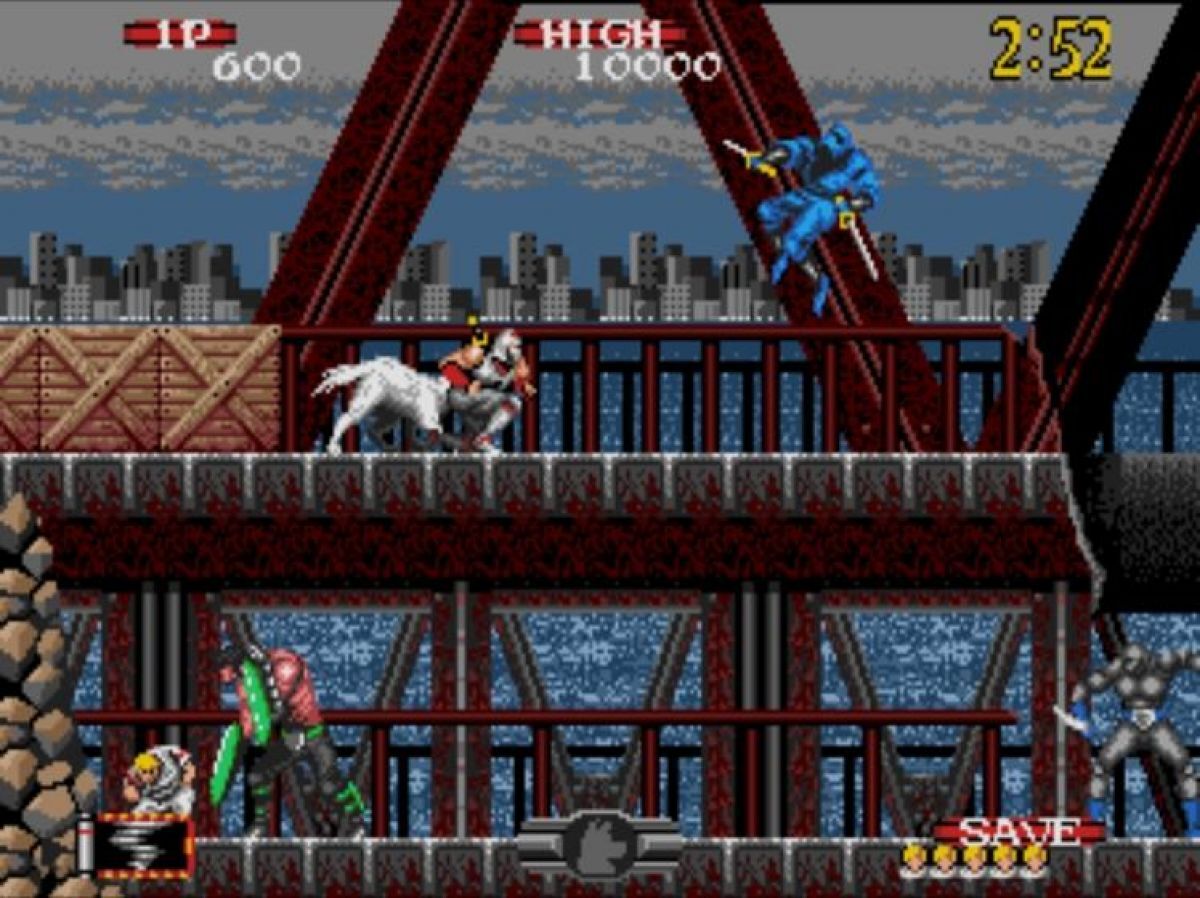The width and height of the screenshot is (1200, 898).
Task: Activate the tornado ninja magic icon
Action: coord(145,846)
